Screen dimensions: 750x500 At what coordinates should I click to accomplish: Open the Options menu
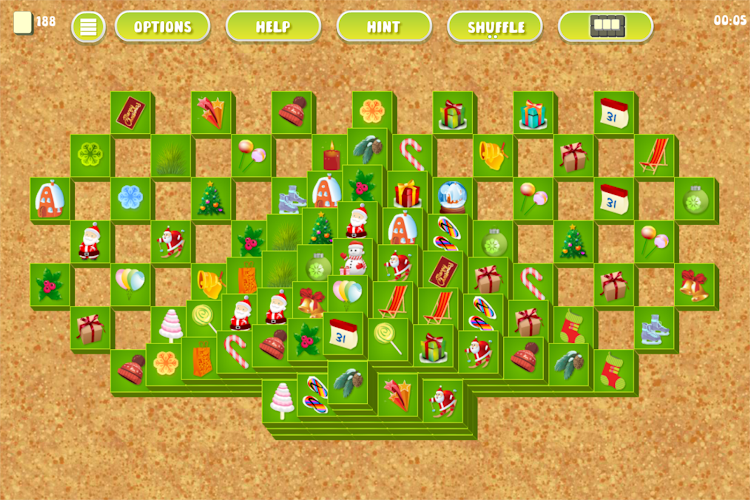162,27
